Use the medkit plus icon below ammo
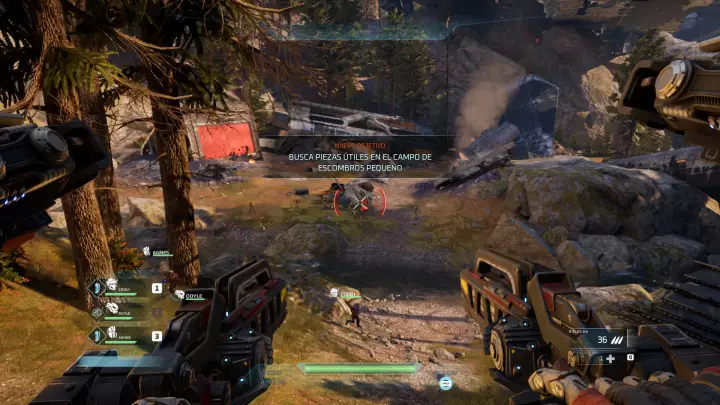 pos(610,358)
